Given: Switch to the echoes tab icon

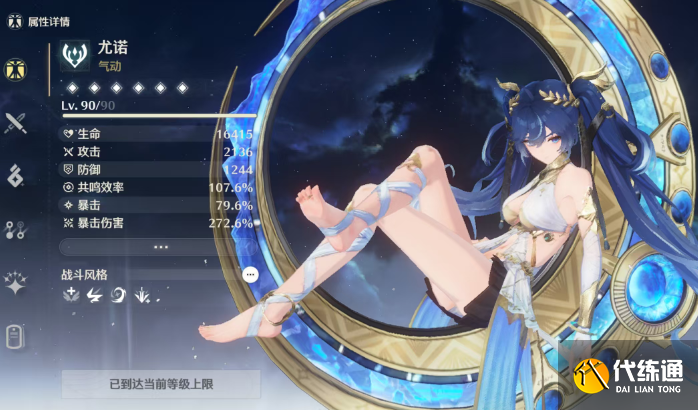Looking at the screenshot, I should pos(16,176).
